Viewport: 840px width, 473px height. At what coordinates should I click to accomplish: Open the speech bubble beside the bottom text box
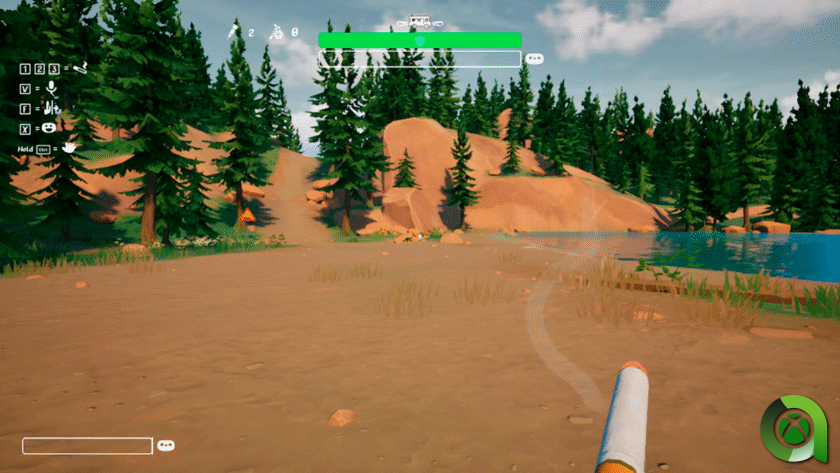coord(166,446)
